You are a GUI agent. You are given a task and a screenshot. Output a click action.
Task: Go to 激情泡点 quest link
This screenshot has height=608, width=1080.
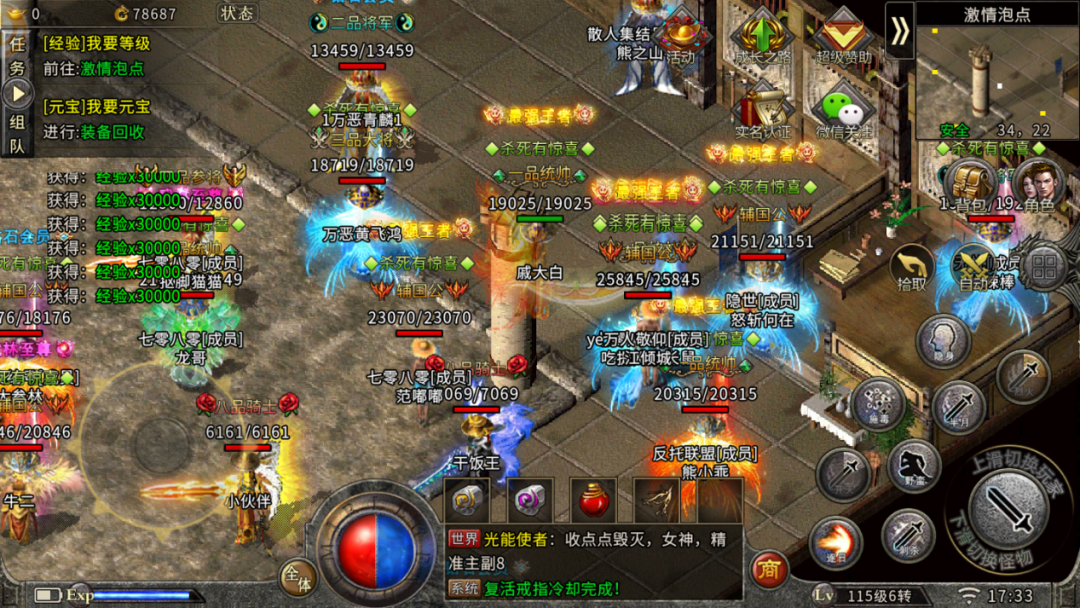tap(112, 69)
